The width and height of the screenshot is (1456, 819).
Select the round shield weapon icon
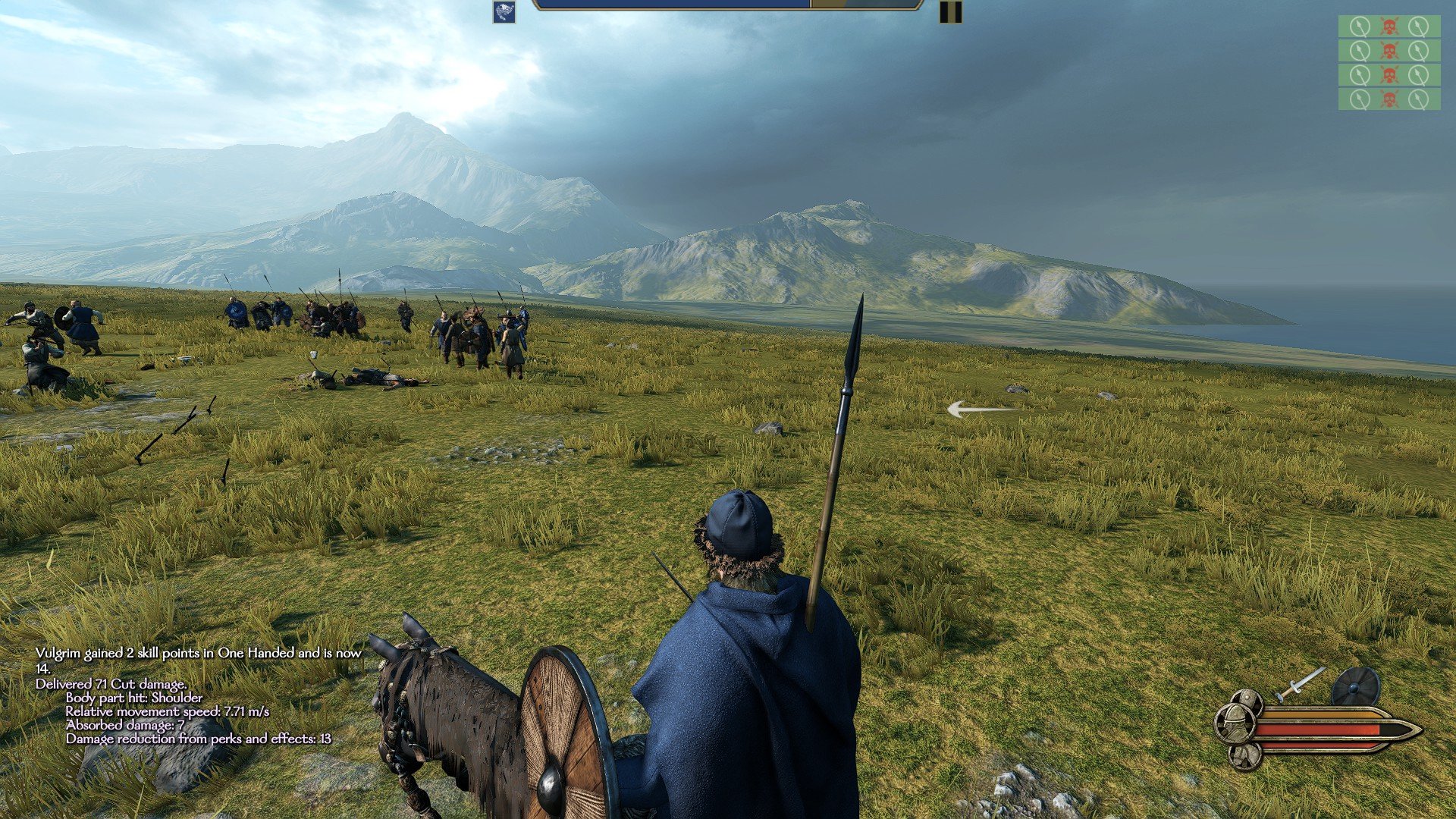pos(1355,686)
